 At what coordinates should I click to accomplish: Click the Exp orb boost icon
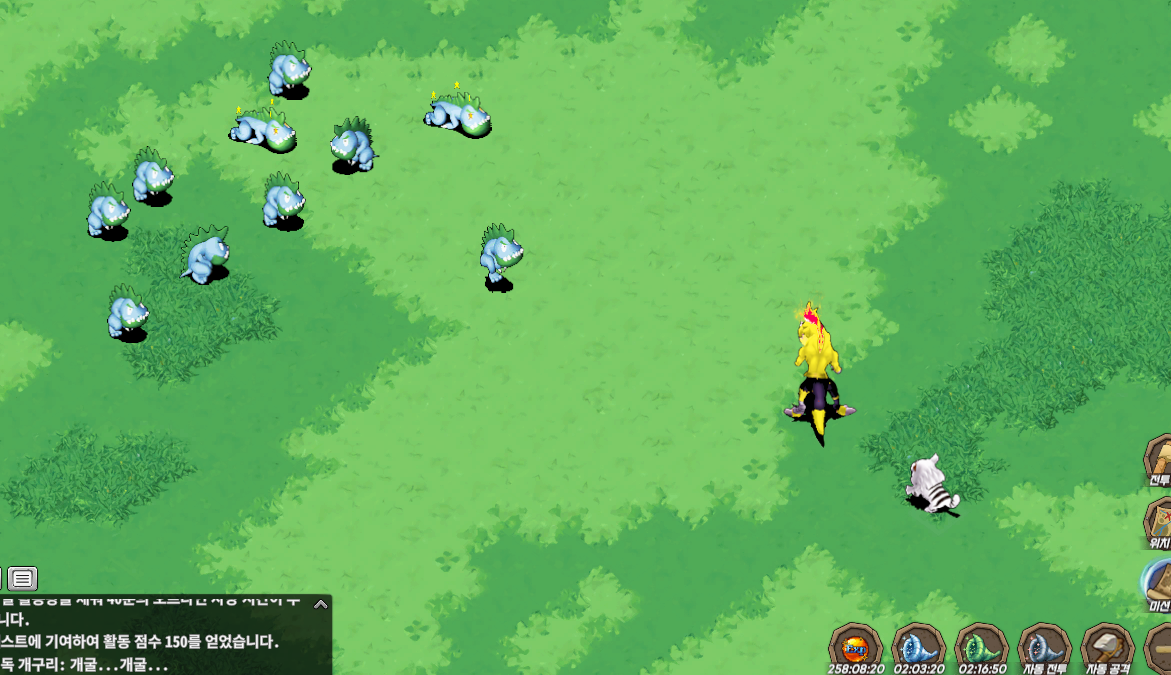pos(855,645)
